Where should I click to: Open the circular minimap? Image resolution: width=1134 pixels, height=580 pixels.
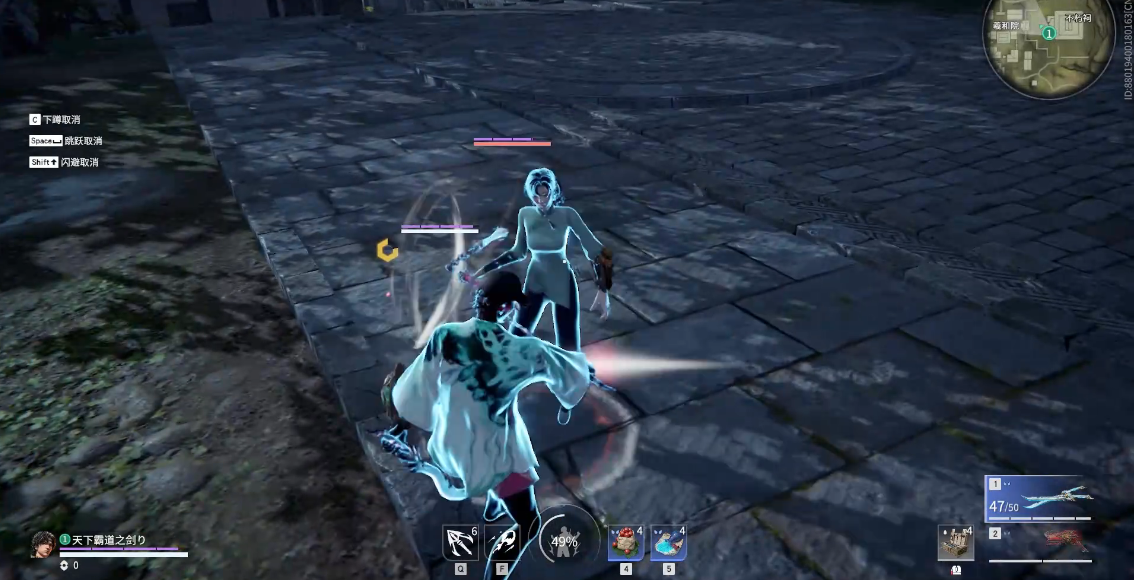(x=1048, y=48)
